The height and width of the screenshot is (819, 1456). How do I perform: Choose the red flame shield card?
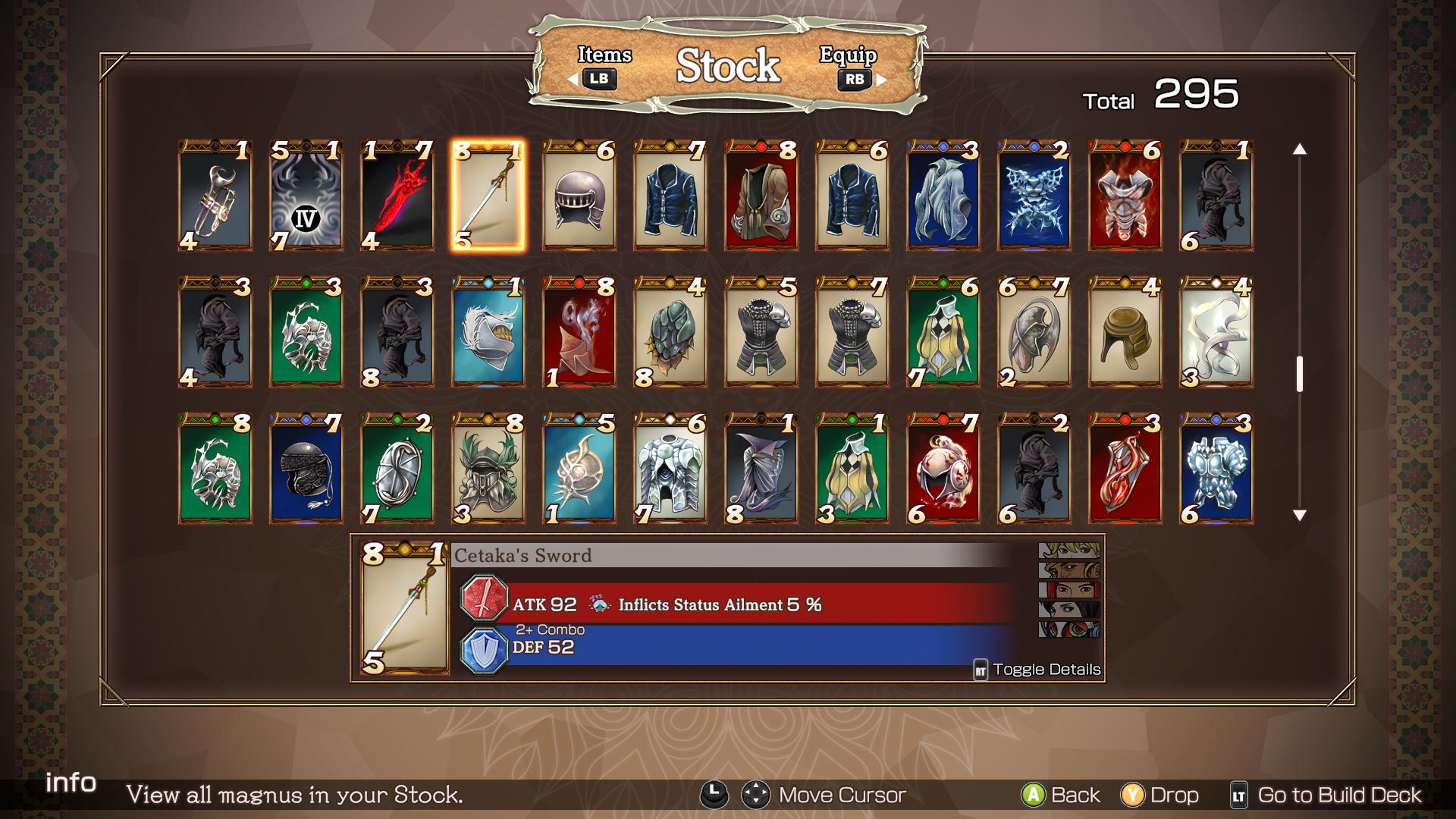(x=1125, y=469)
